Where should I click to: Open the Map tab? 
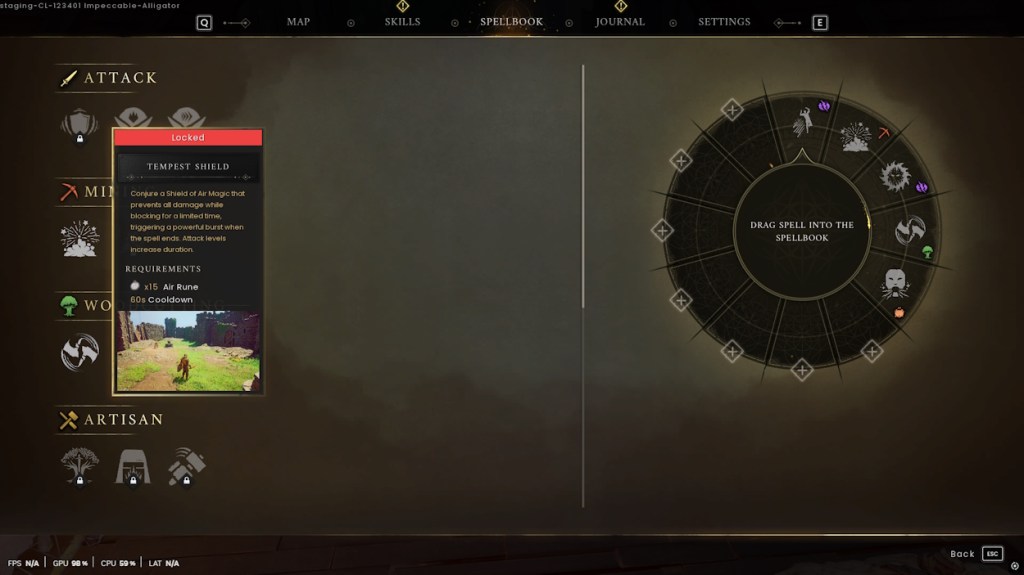(x=298, y=22)
